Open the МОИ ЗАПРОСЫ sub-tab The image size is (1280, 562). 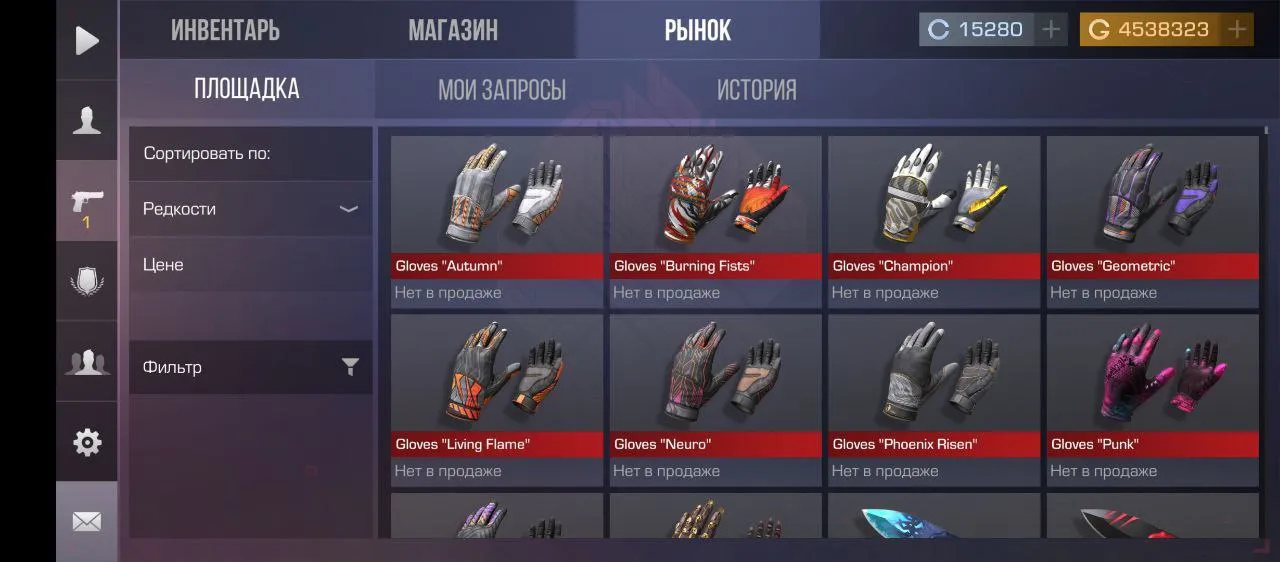[x=502, y=90]
